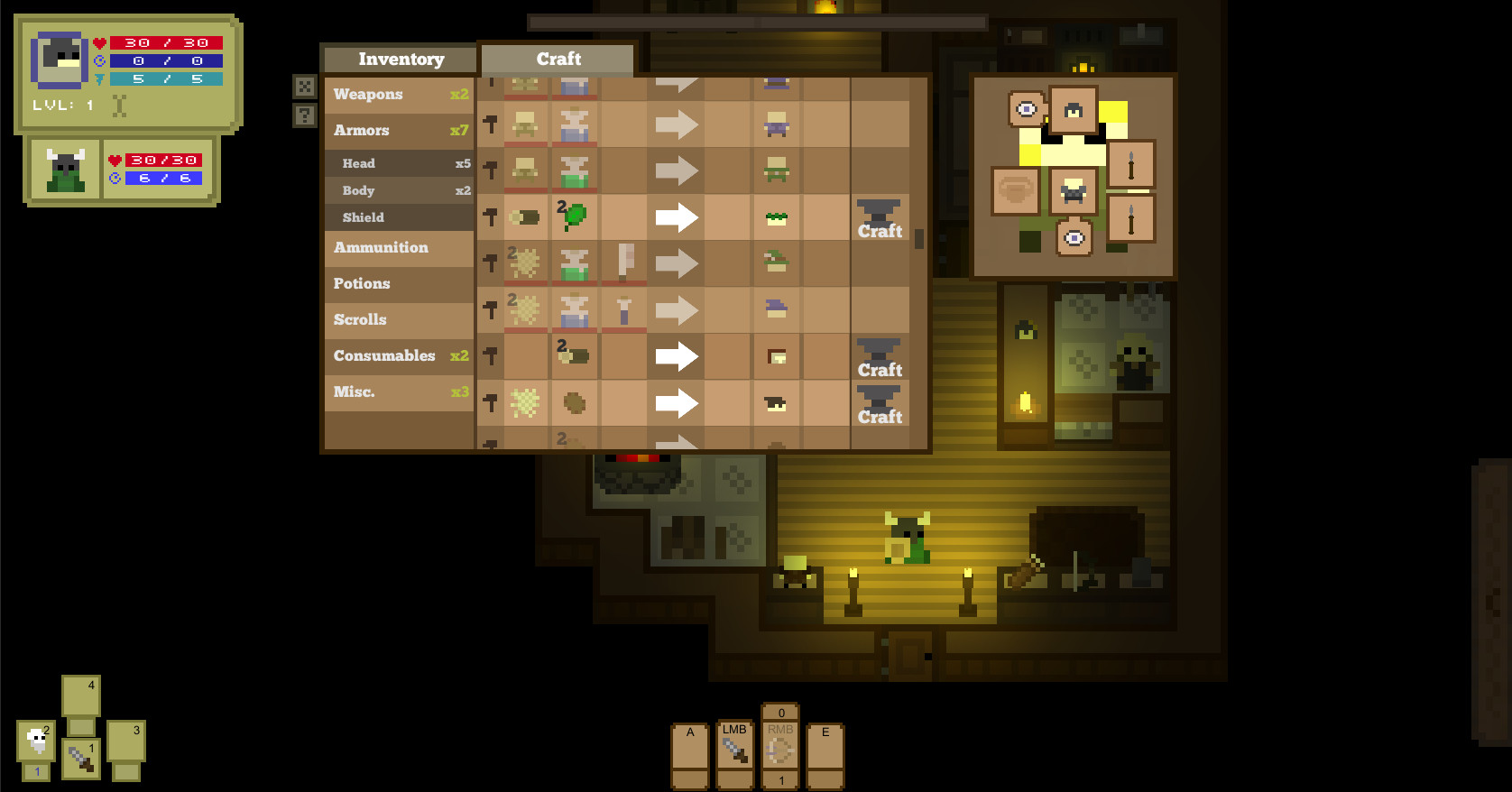The image size is (1512, 792).
Task: Switch to the Inventory tab
Action: click(x=400, y=59)
